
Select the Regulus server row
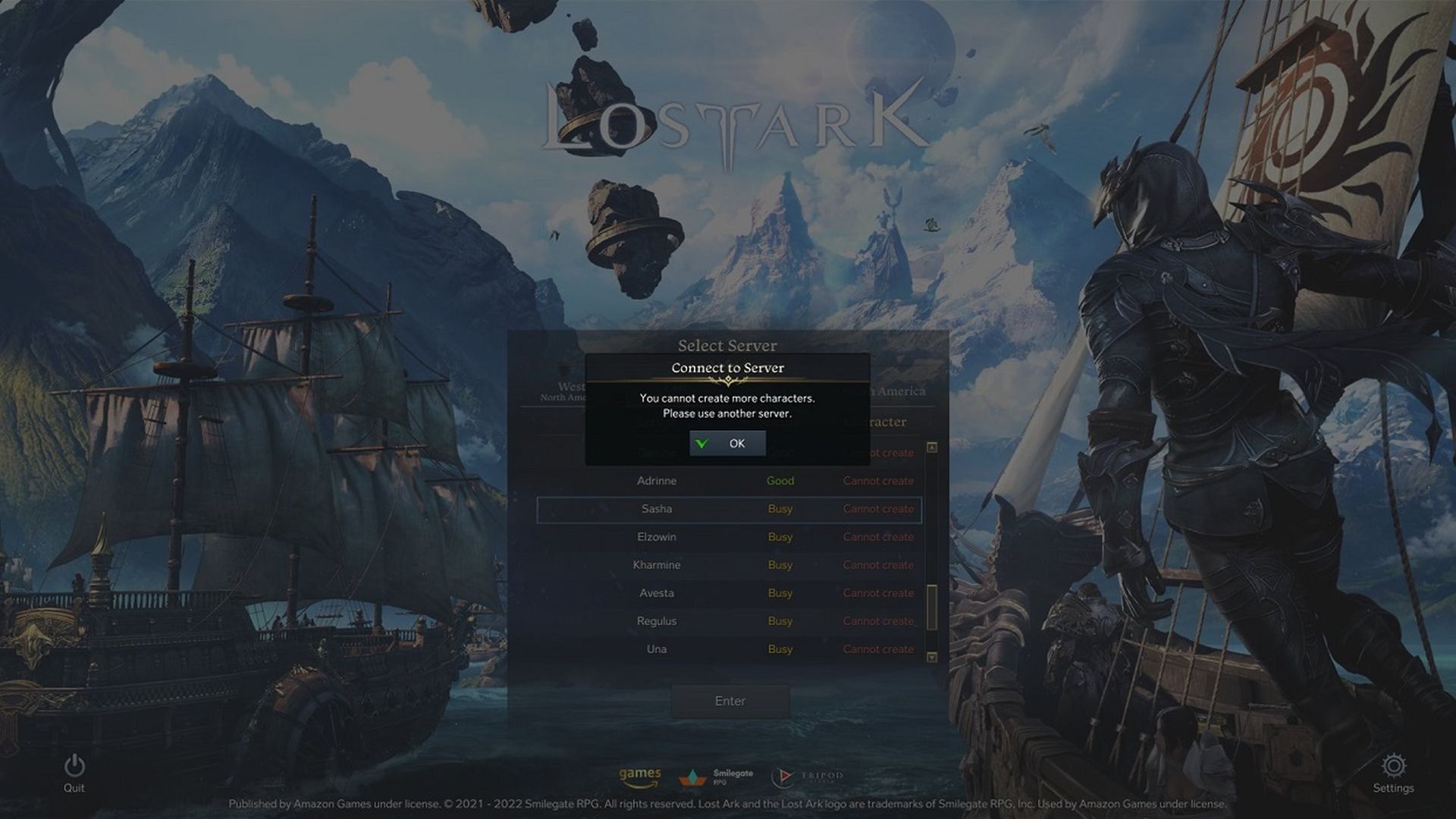(x=657, y=621)
